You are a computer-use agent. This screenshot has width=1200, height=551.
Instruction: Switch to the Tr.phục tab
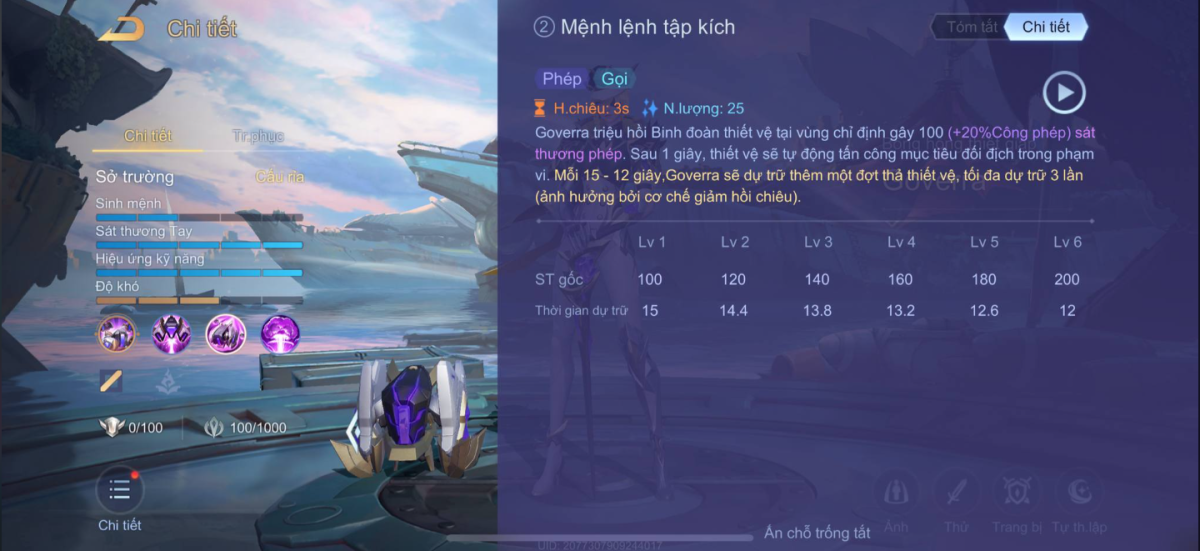click(258, 136)
